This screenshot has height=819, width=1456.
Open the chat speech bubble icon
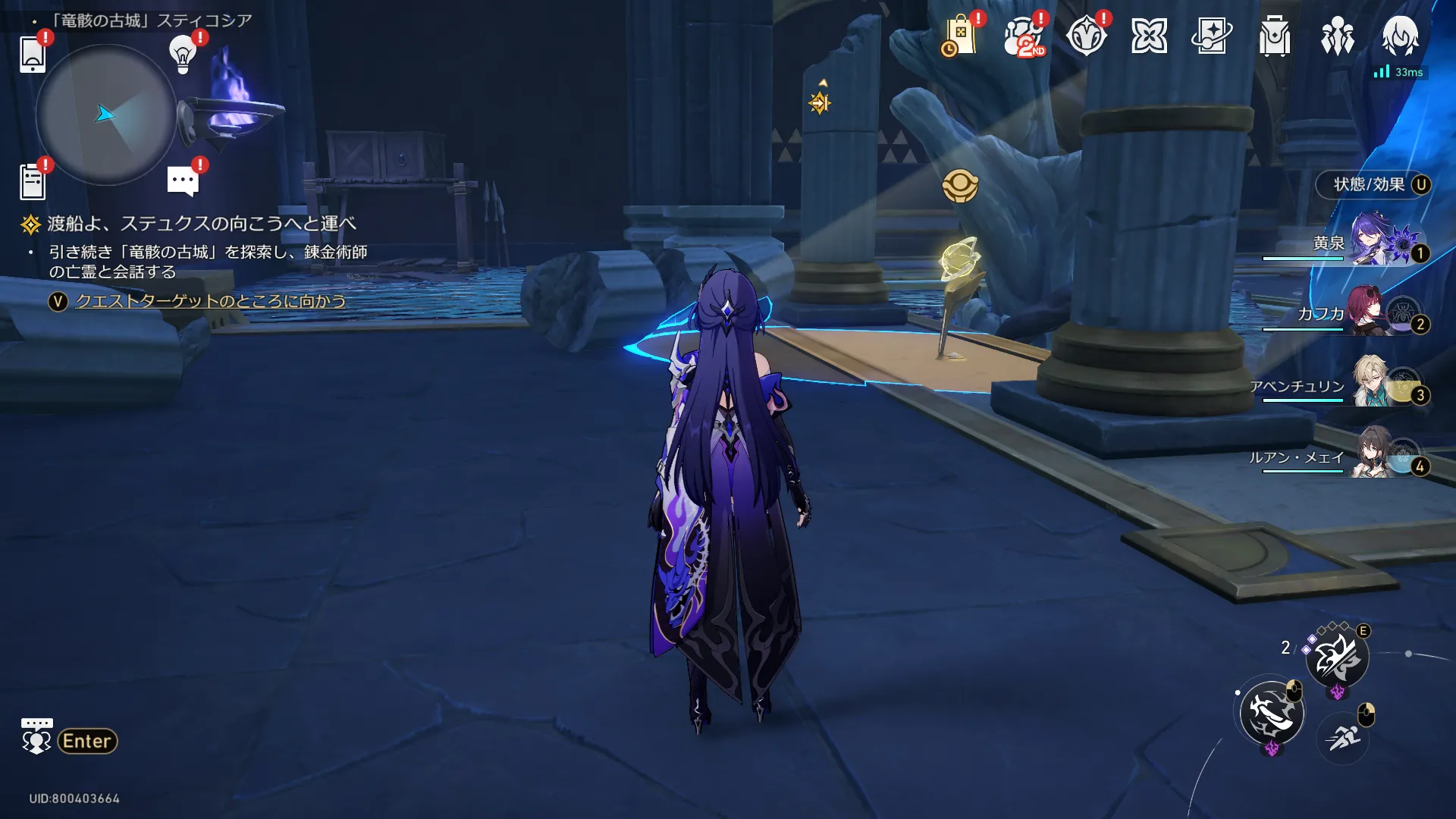(x=183, y=181)
